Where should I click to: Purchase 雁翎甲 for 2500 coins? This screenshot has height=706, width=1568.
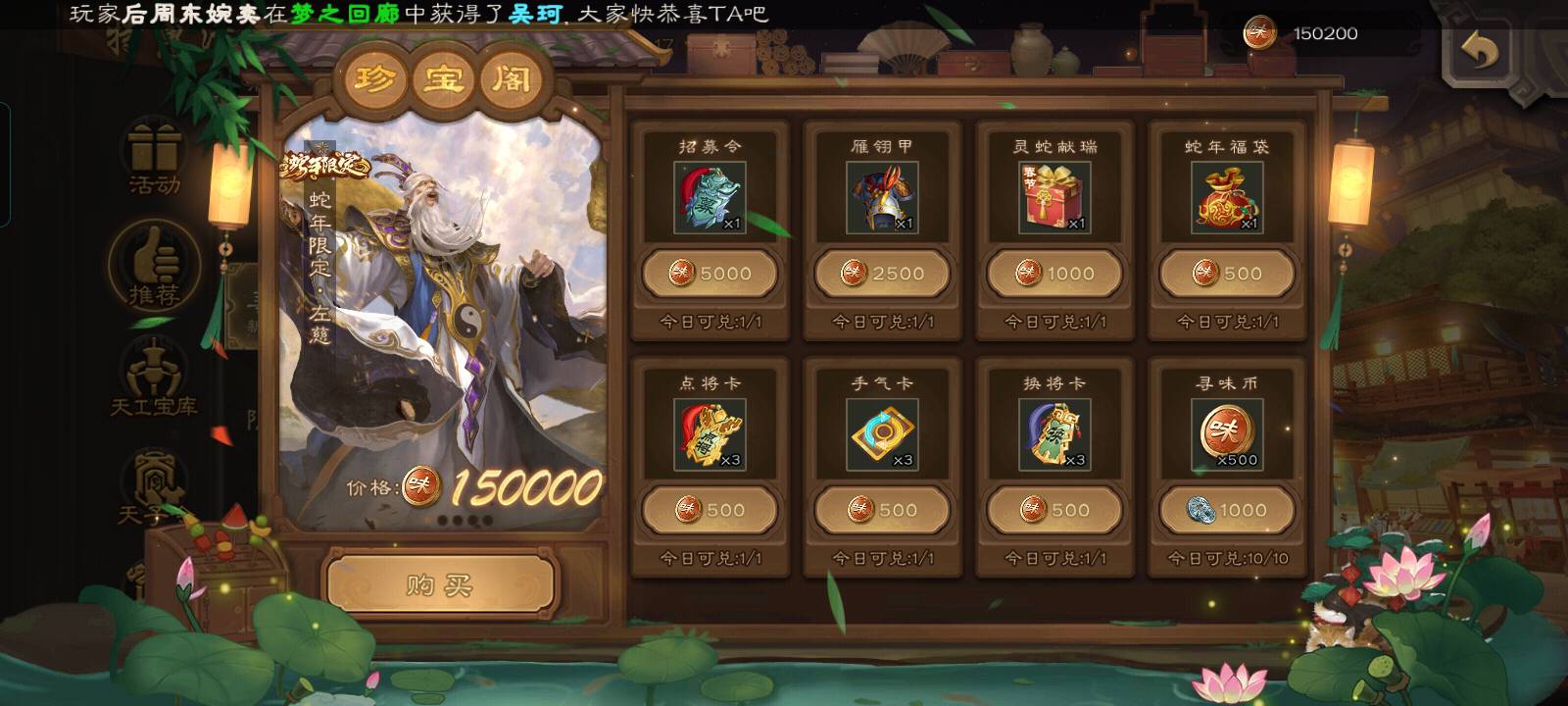(882, 274)
